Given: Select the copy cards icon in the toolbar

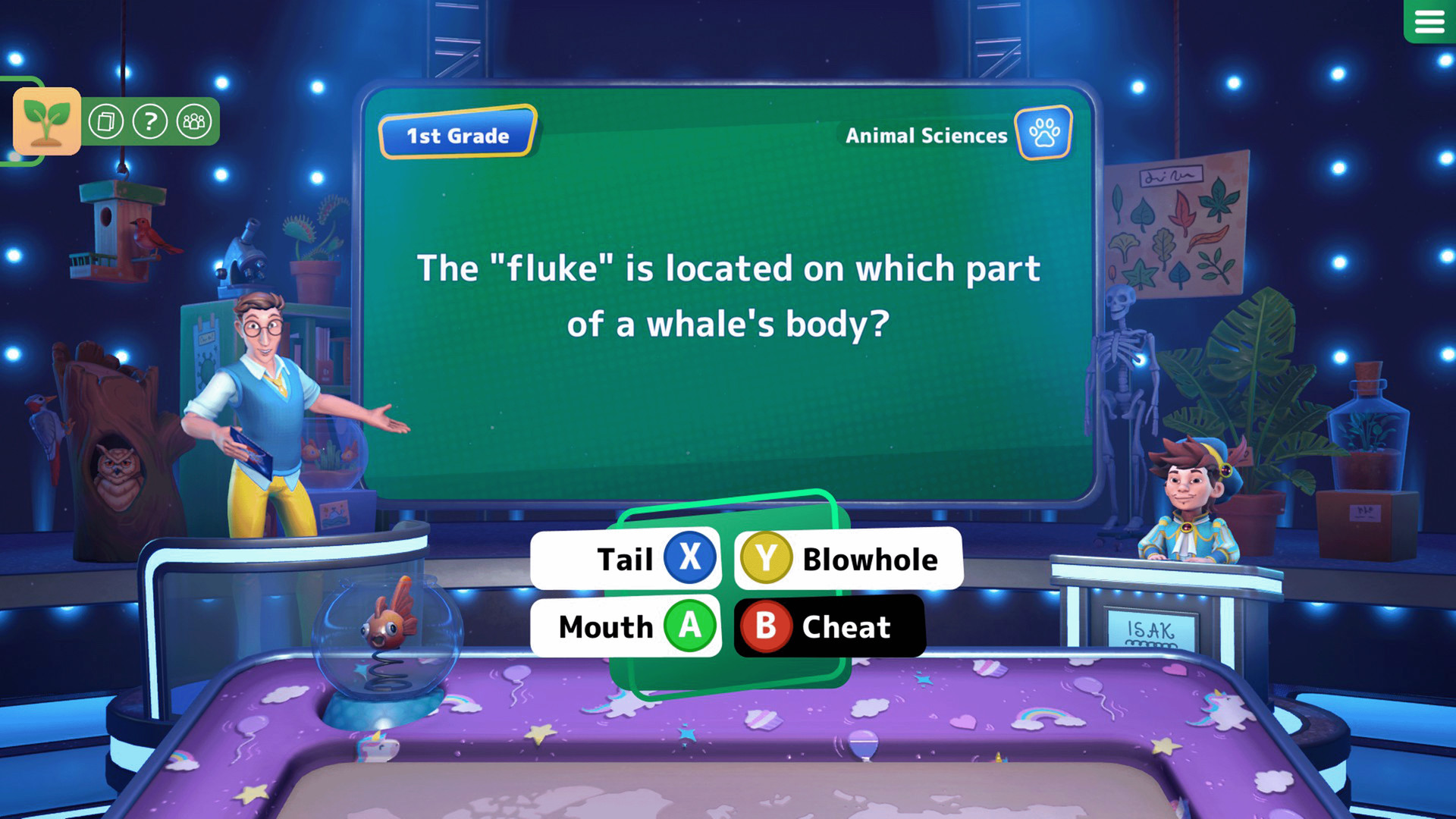Looking at the screenshot, I should [107, 120].
